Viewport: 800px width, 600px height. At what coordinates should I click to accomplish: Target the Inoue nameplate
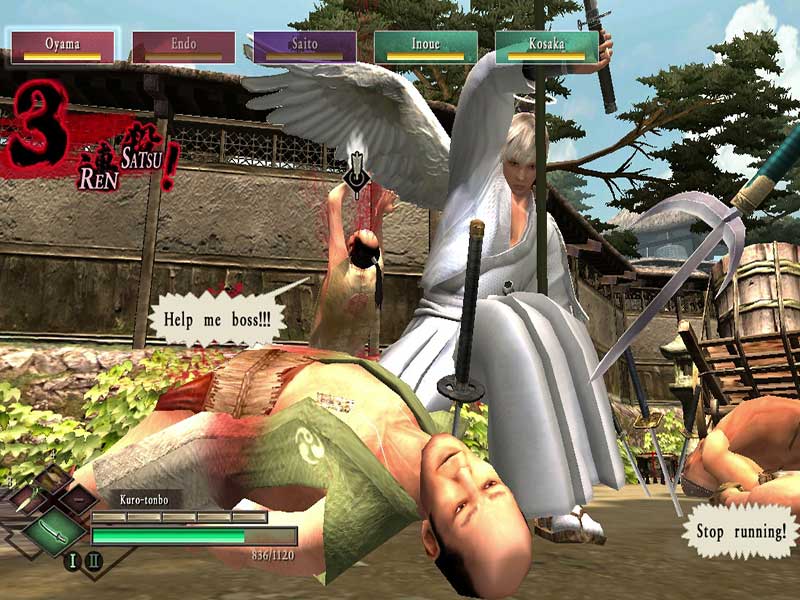point(426,46)
